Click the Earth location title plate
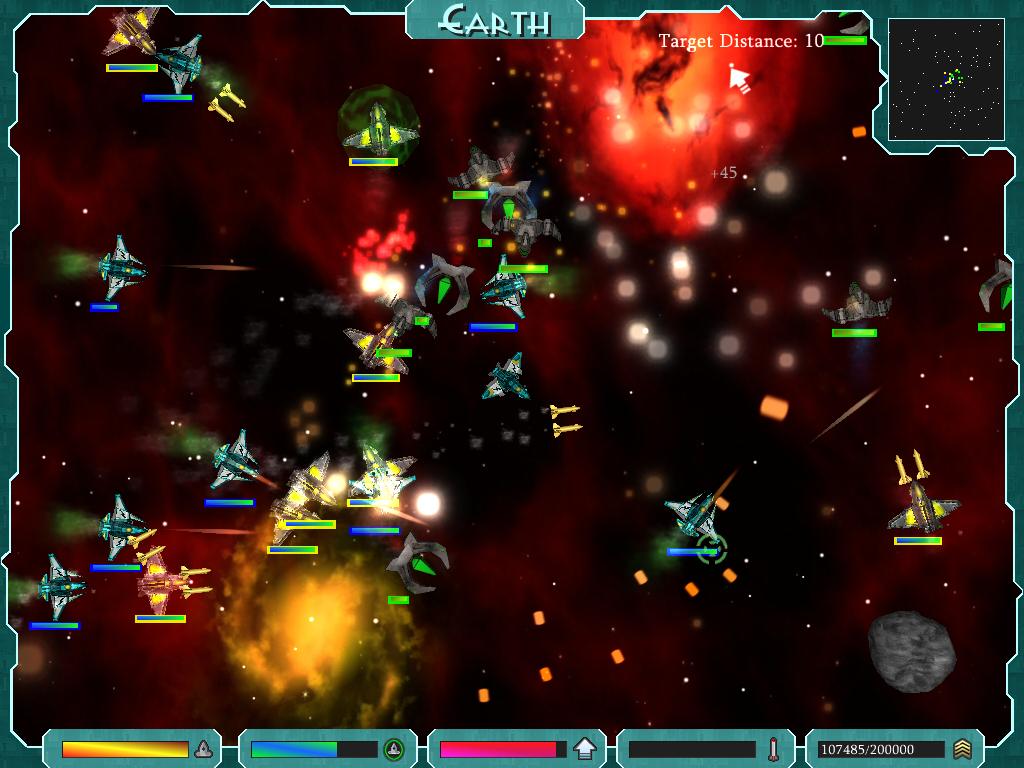This screenshot has width=1024, height=768. tap(495, 19)
